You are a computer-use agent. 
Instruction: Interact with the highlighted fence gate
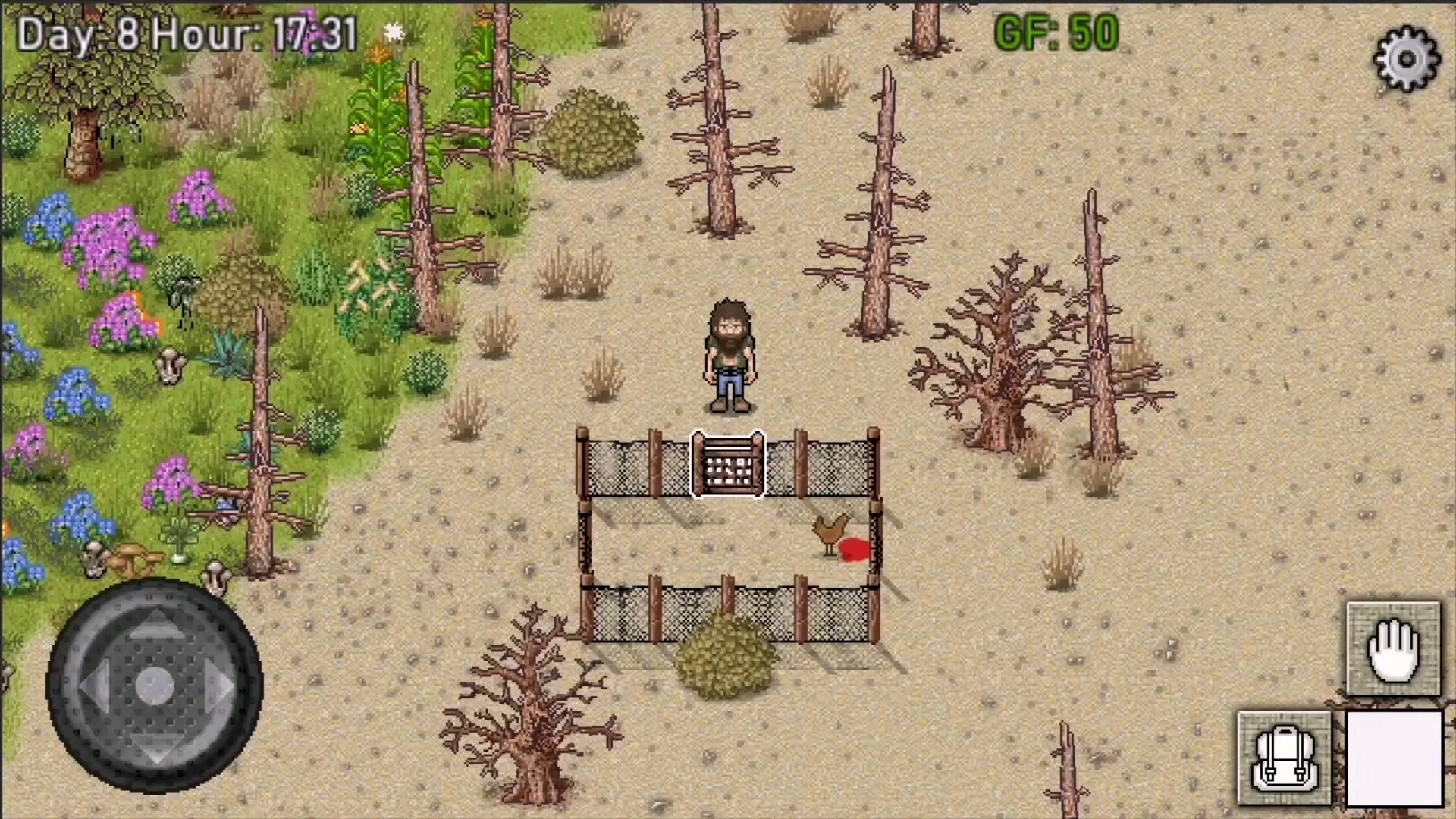click(728, 464)
